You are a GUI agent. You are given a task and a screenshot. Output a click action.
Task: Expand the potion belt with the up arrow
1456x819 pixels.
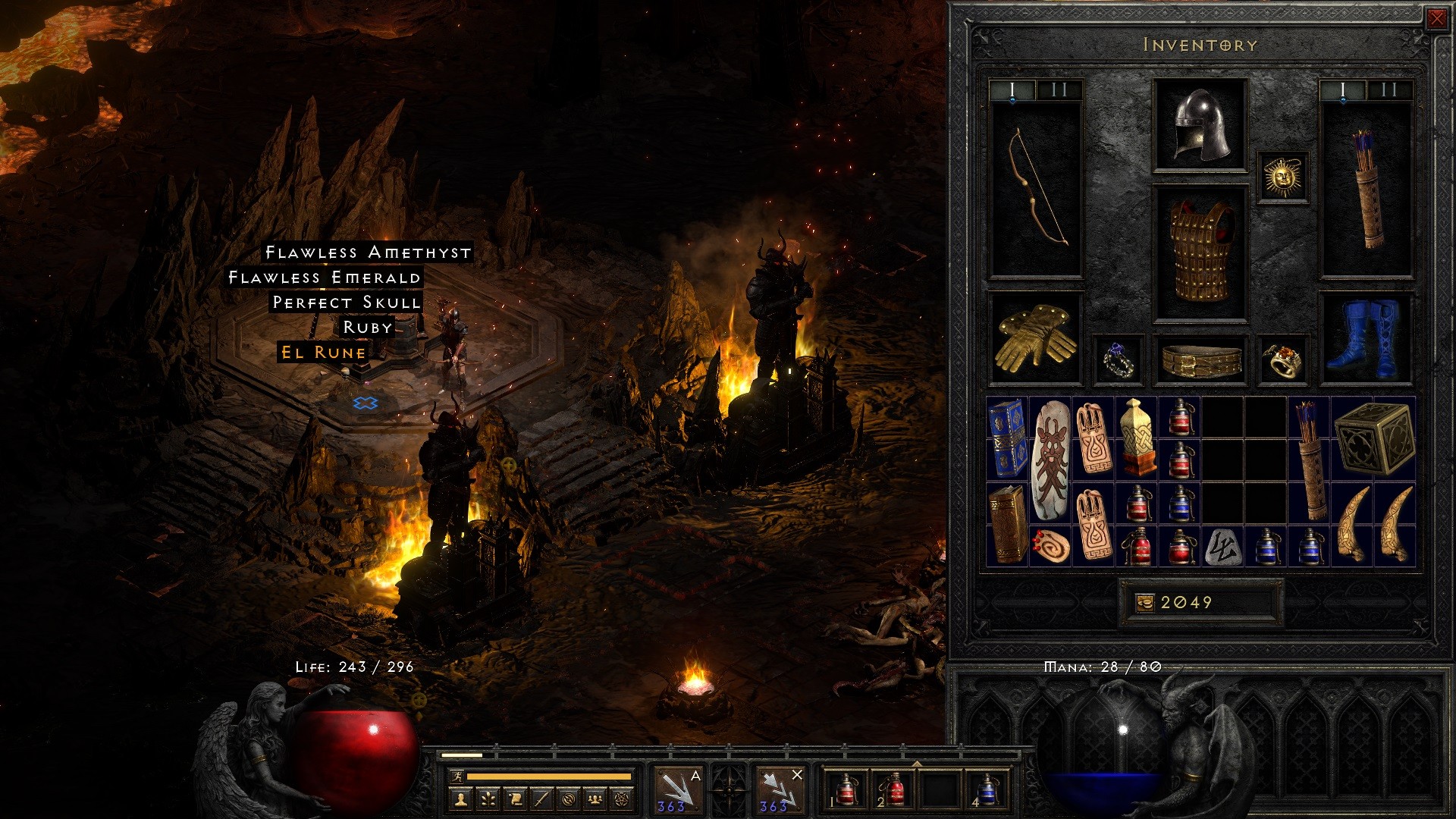917,764
